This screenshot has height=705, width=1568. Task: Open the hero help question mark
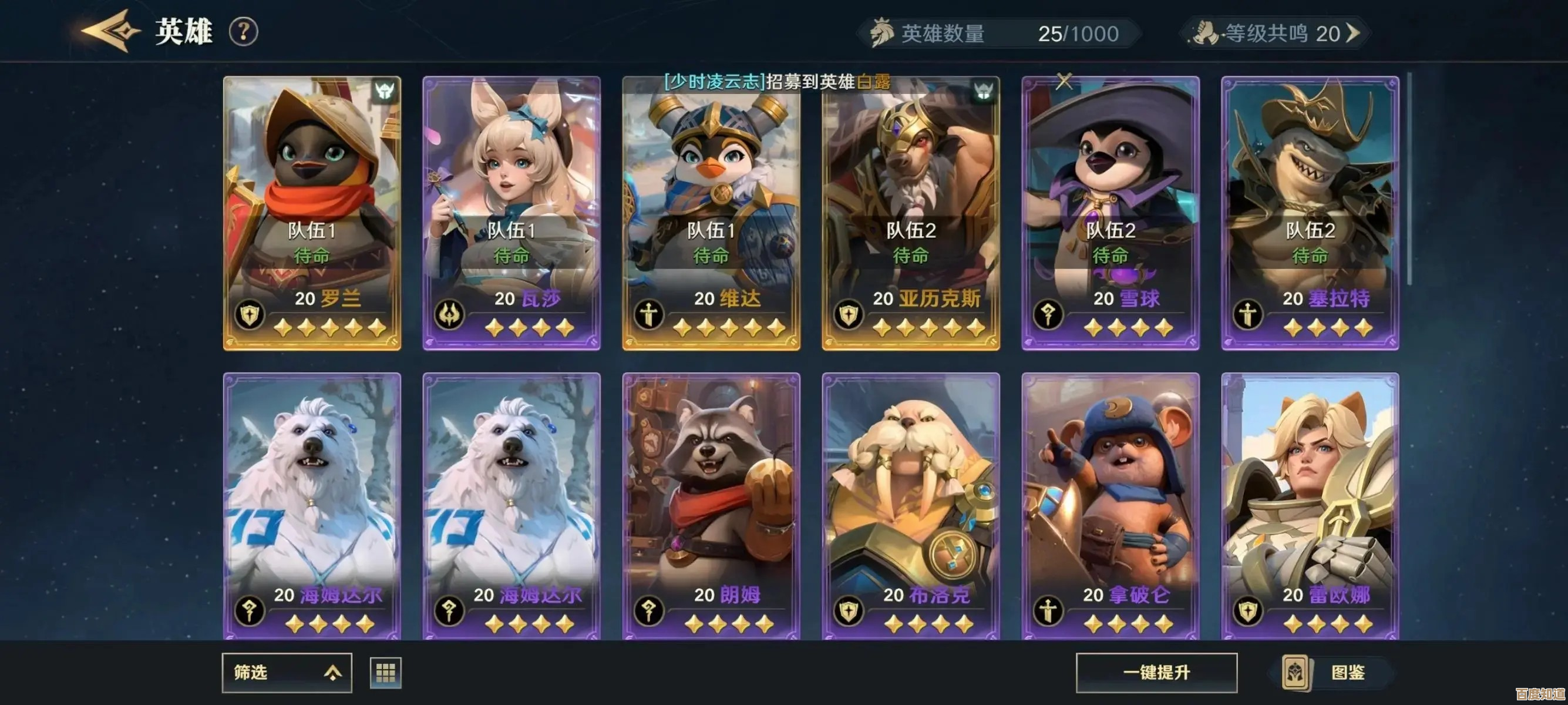pyautogui.click(x=244, y=32)
